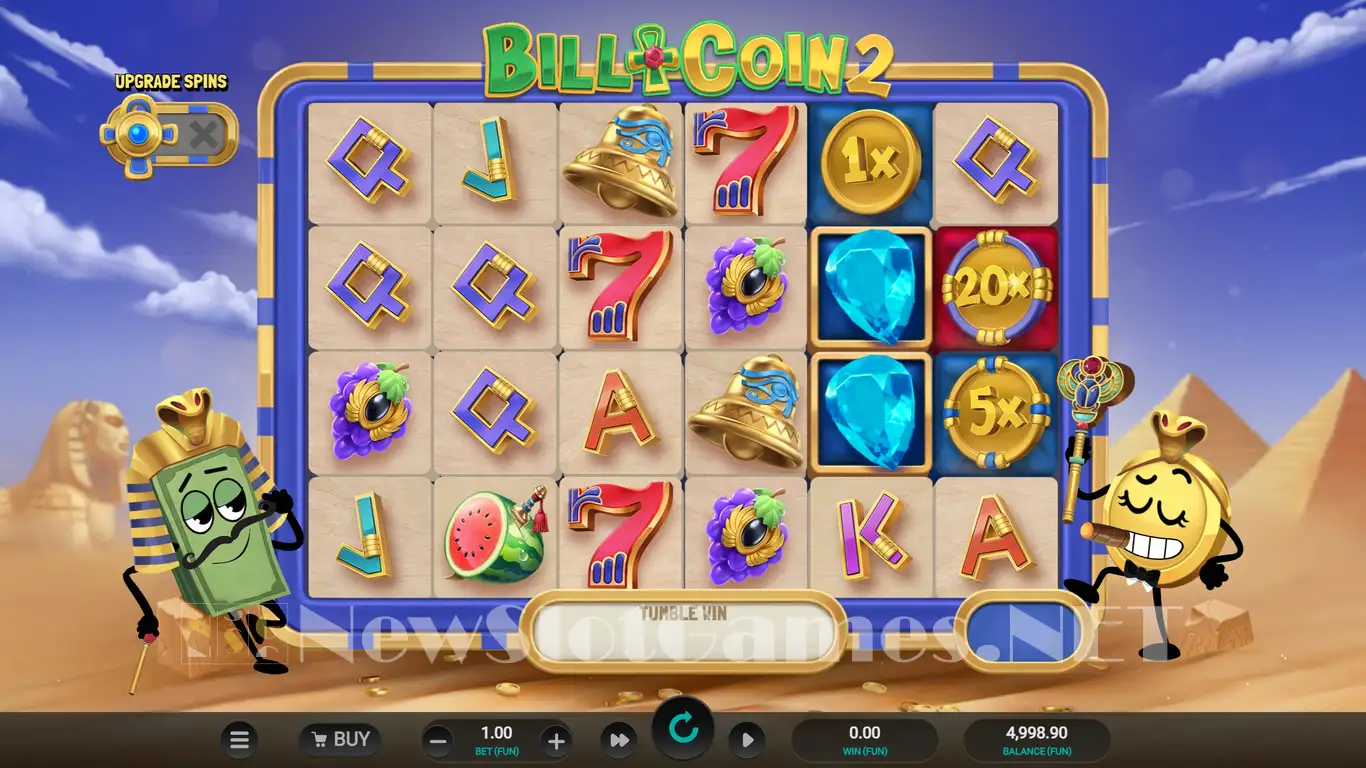Decrease the bet with the minus button
The image size is (1366, 768).
(437, 741)
